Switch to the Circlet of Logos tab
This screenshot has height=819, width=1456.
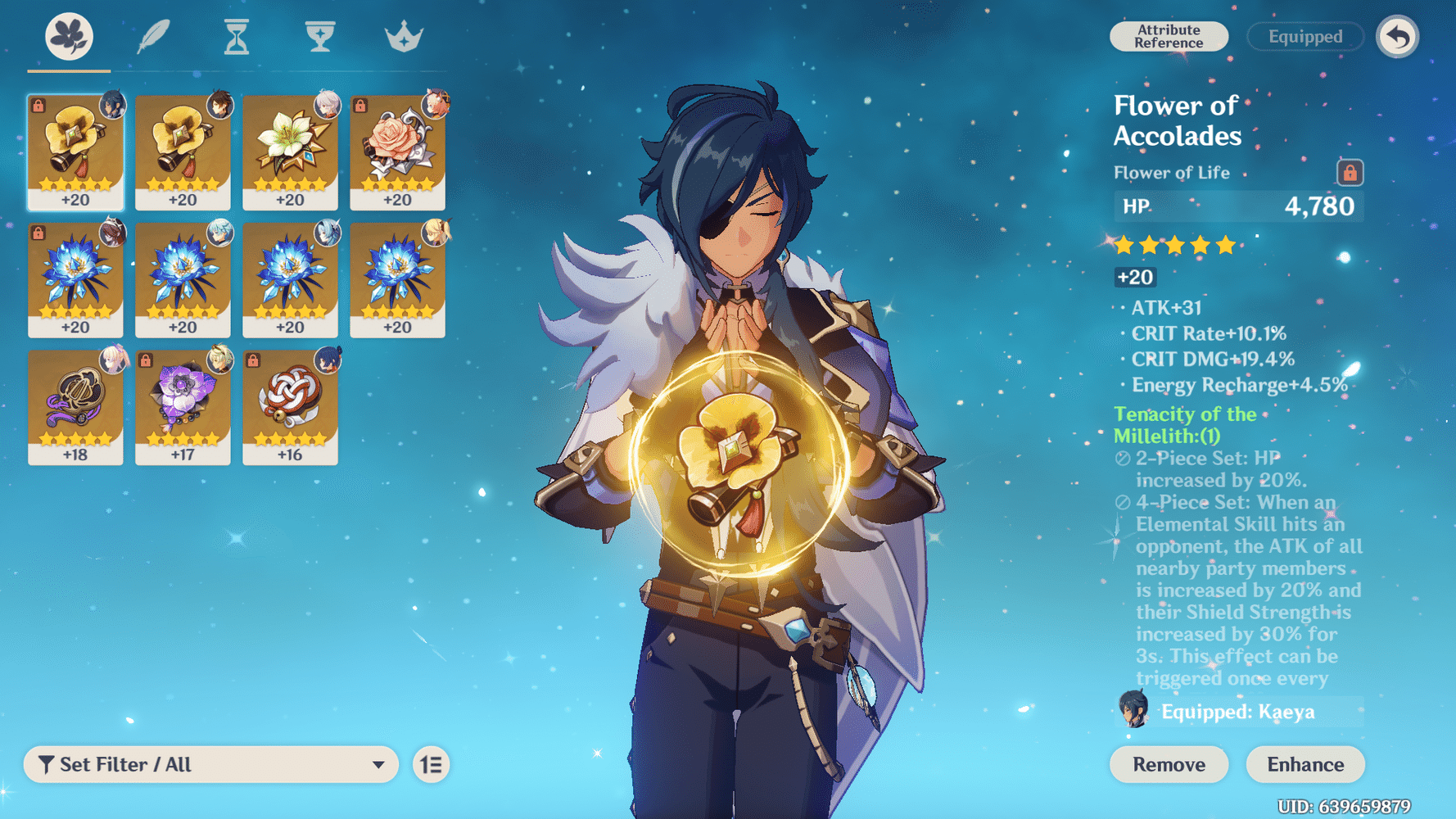click(404, 36)
